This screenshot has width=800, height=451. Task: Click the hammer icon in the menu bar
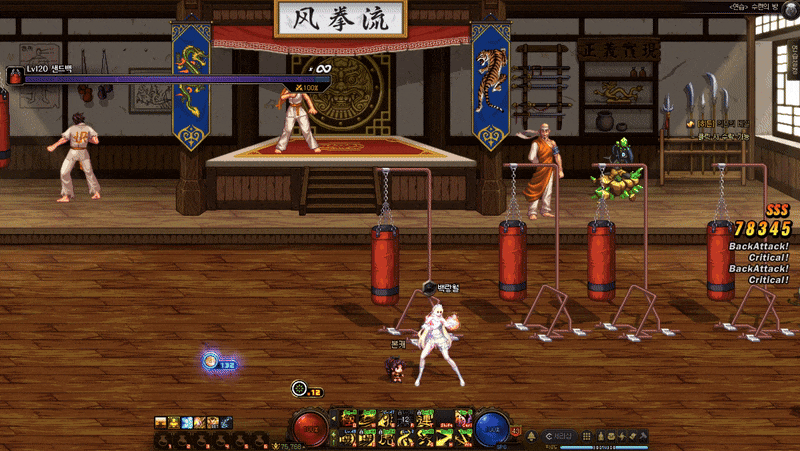click(643, 436)
